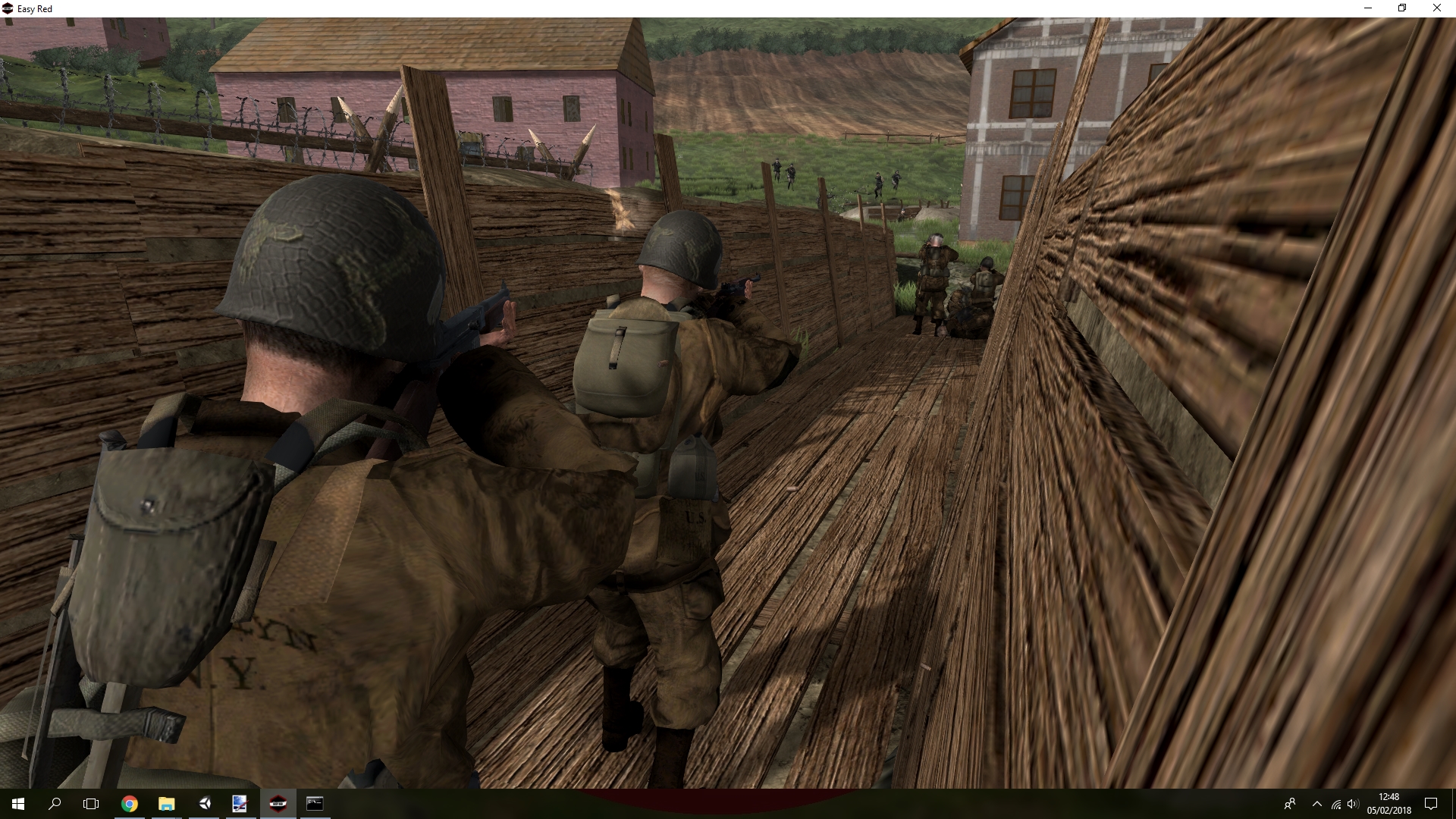Open Command Prompt from the taskbar
1456x819 pixels.
click(315, 804)
